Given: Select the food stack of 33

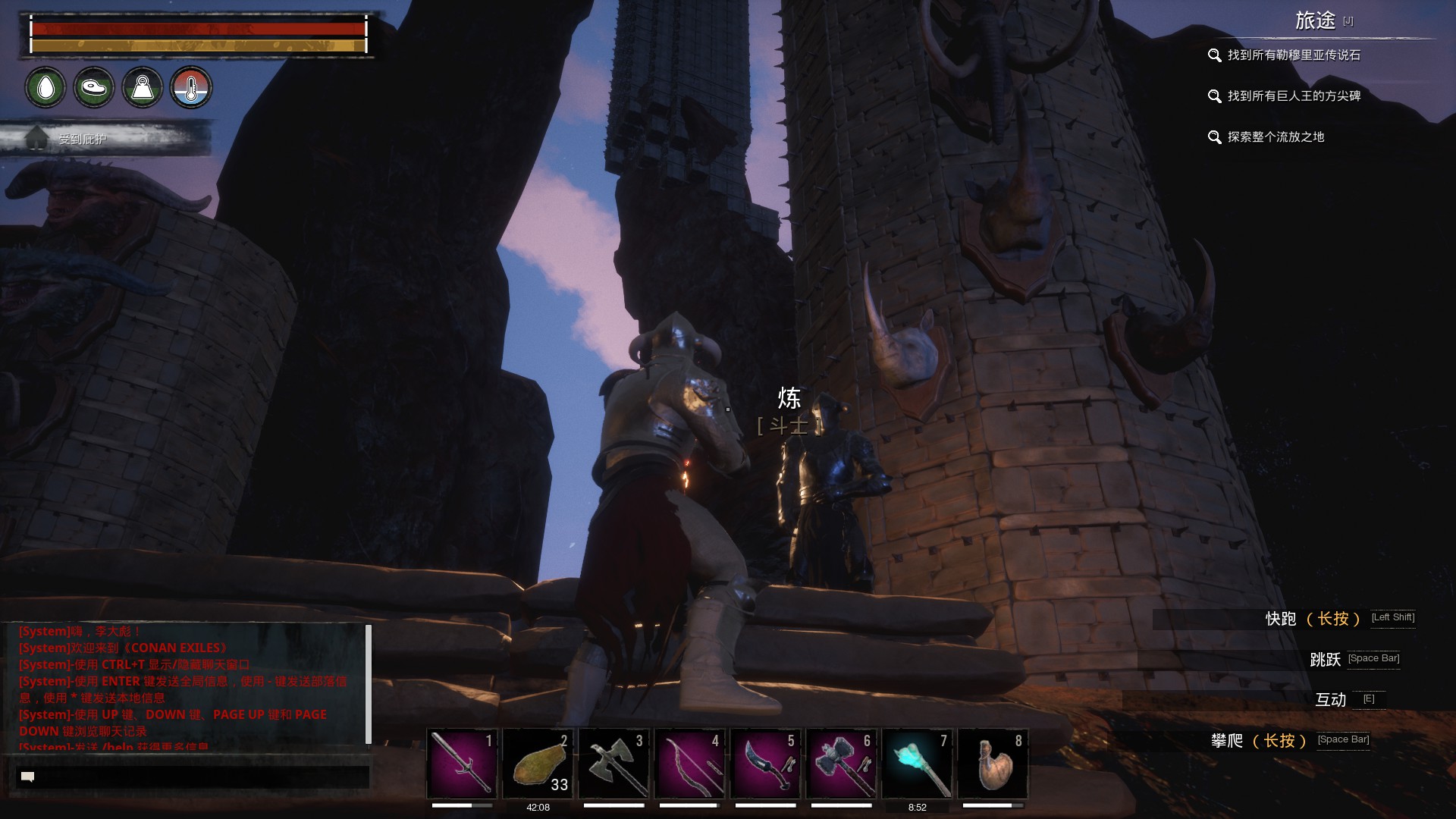Looking at the screenshot, I should [x=538, y=764].
